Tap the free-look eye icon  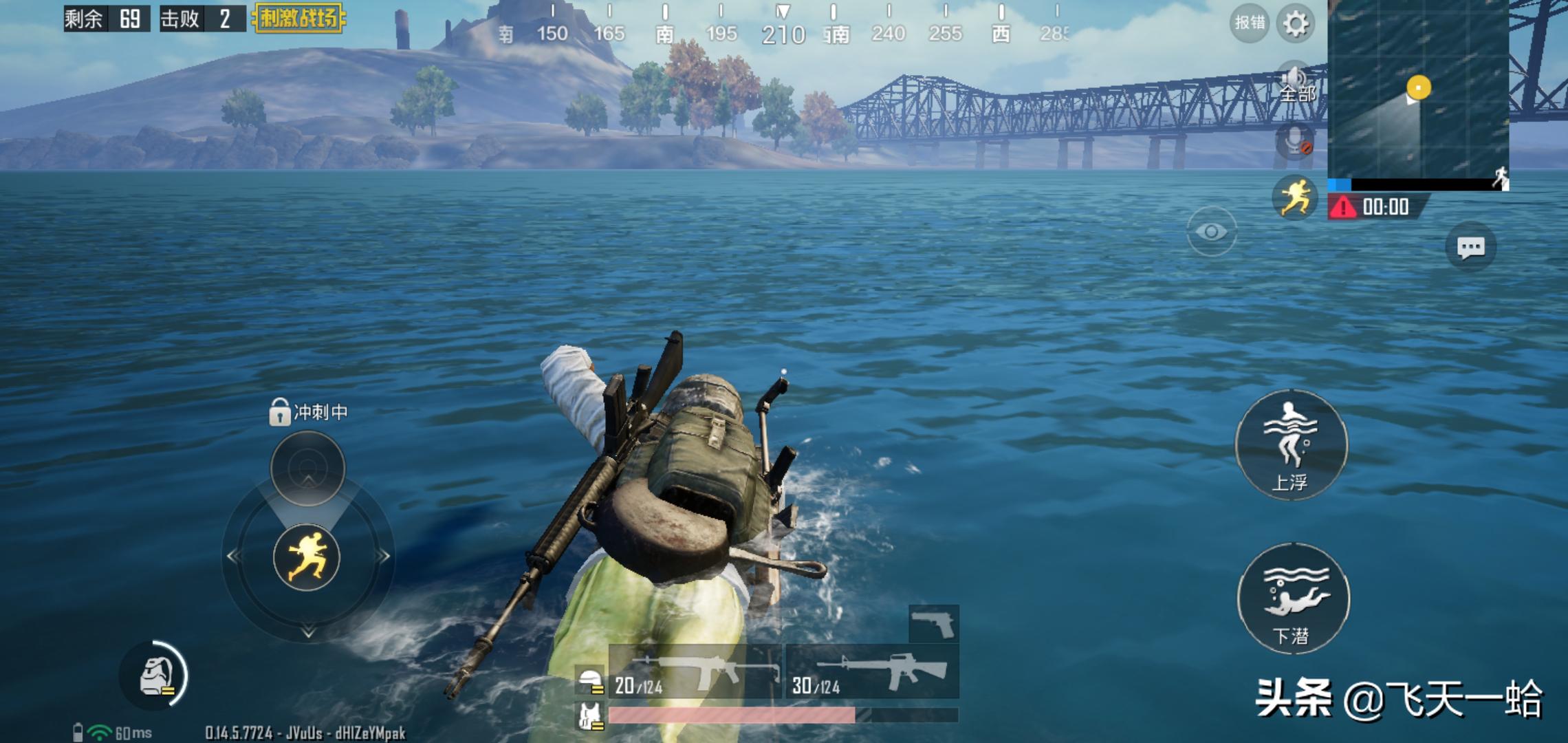tap(1211, 232)
